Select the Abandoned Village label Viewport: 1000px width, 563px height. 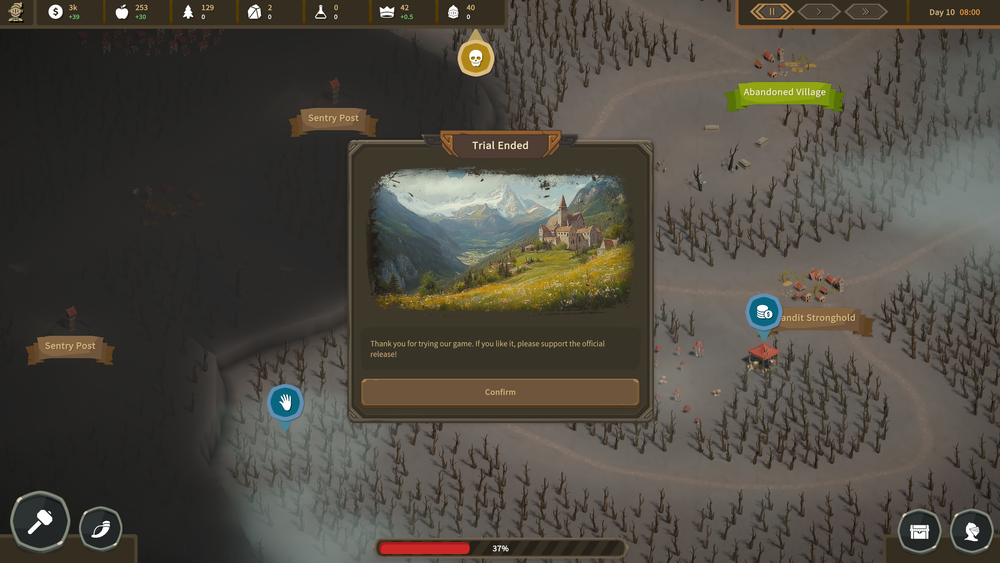[784, 93]
